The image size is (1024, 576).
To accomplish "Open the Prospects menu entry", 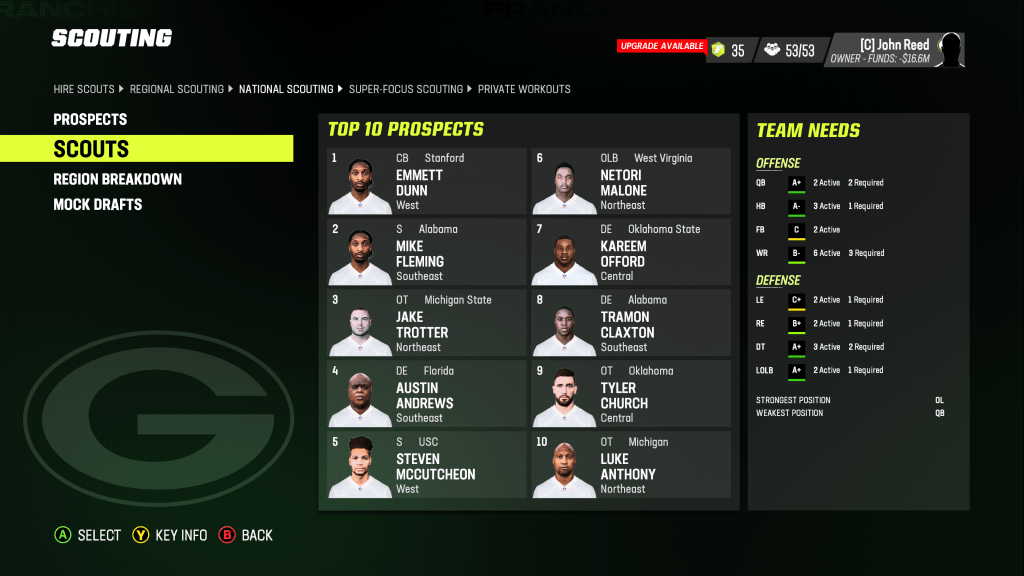I will [x=90, y=119].
